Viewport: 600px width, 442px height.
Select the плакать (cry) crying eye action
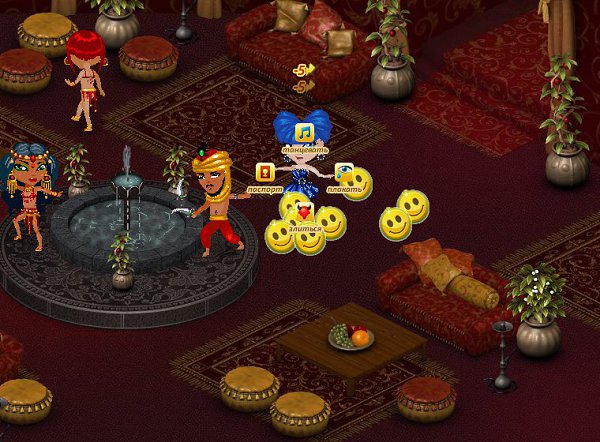344,172
